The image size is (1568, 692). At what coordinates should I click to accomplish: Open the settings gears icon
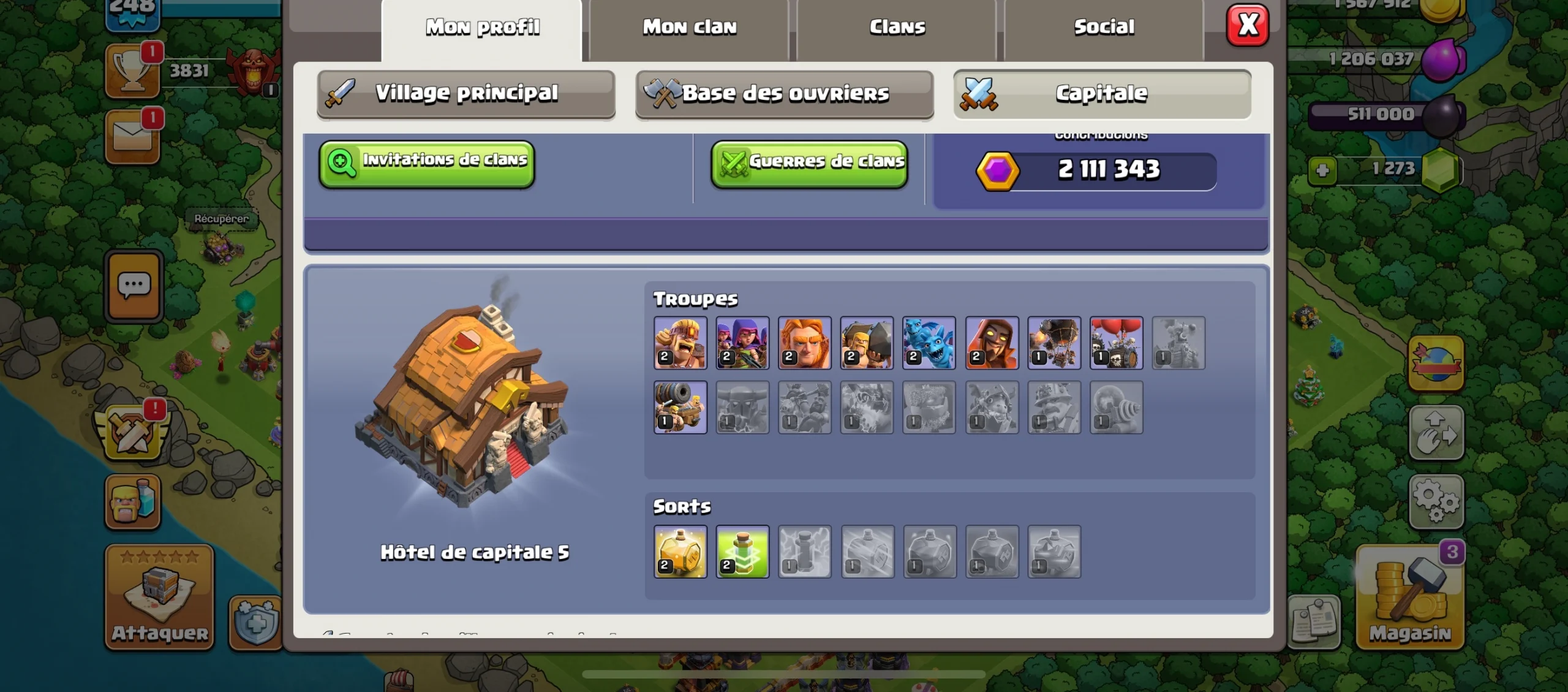click(x=1436, y=501)
